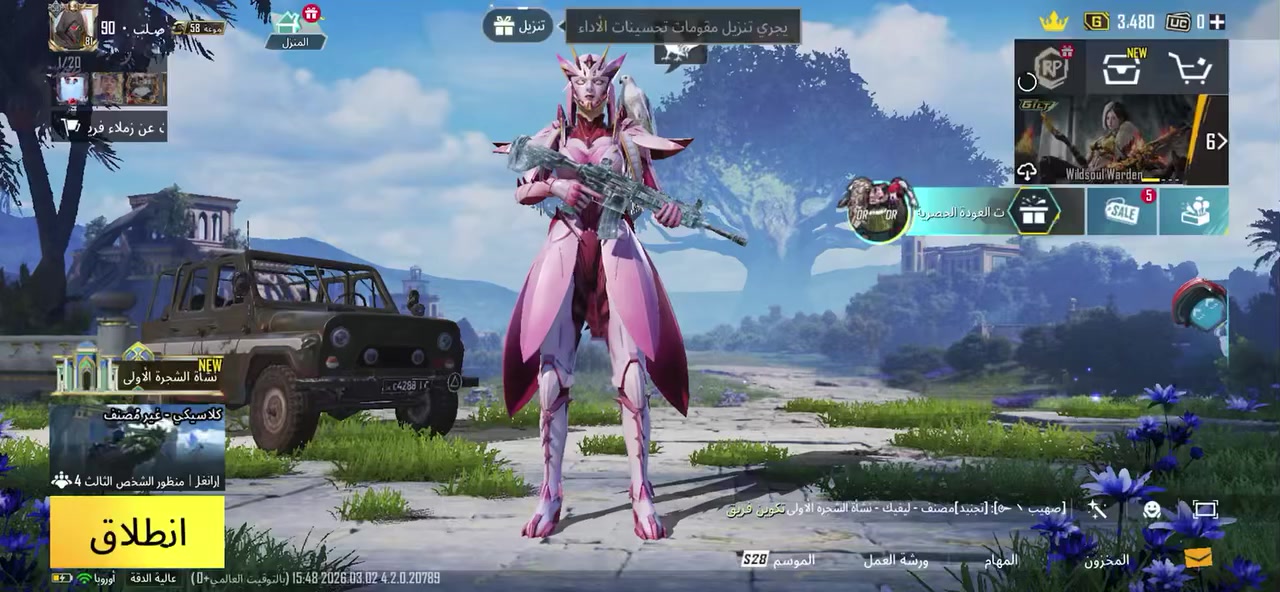Open the workshop (ورشة العمل) tab

(895, 560)
